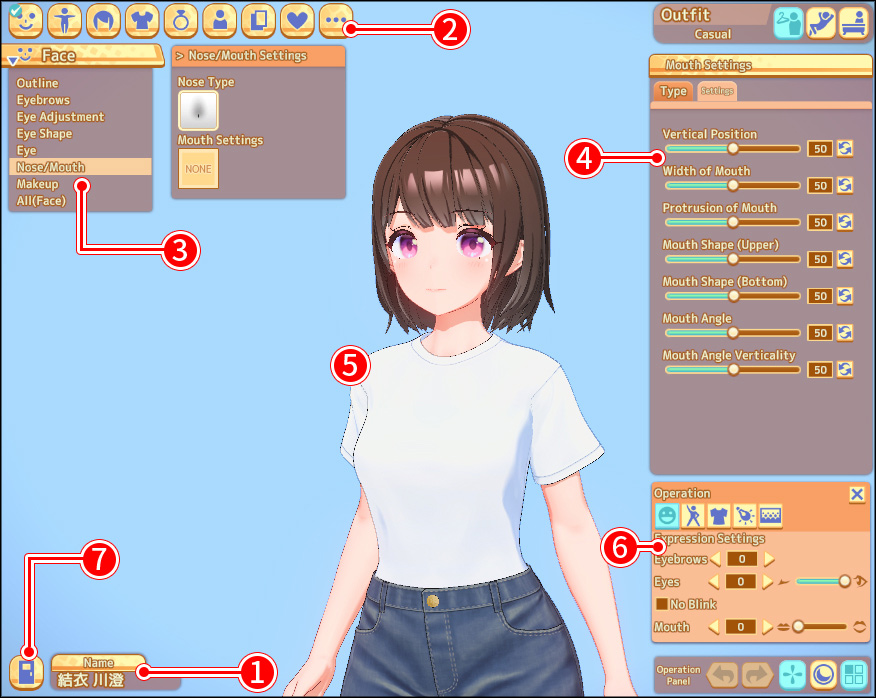Click the NONE mouth settings box
The height and width of the screenshot is (698, 876).
pyautogui.click(x=198, y=169)
